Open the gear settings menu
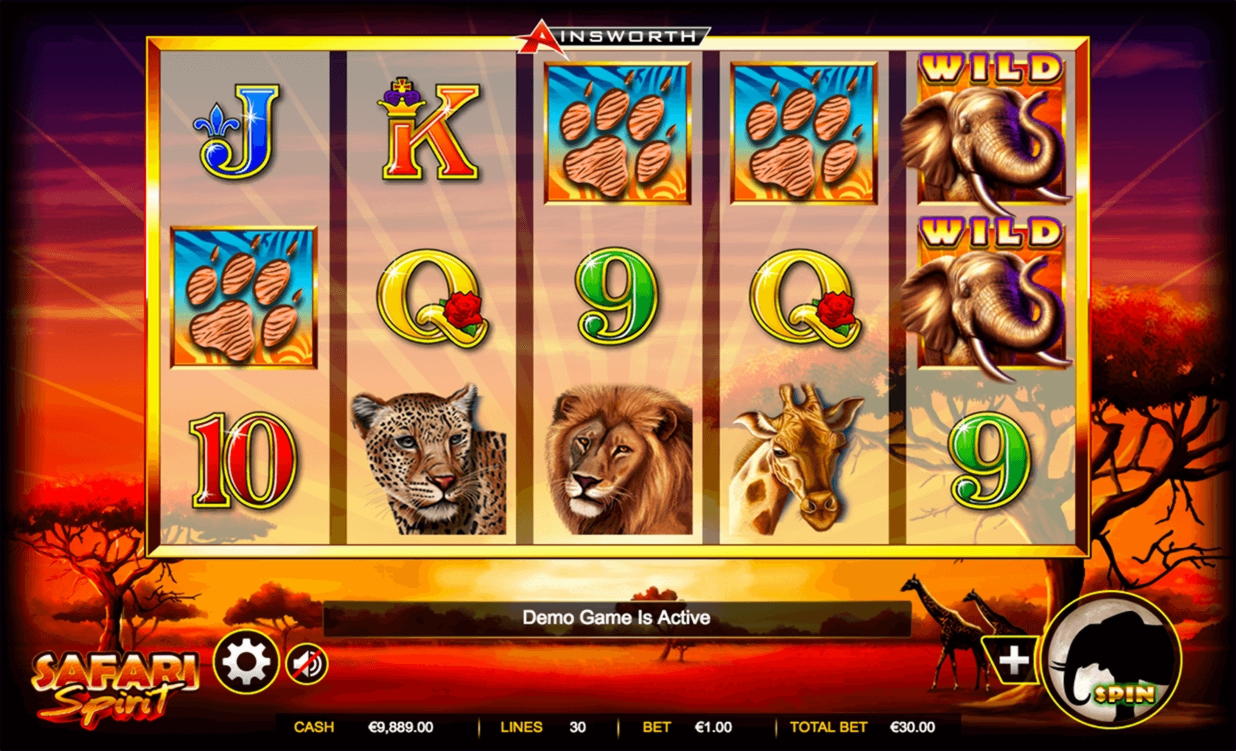The image size is (1236, 751). coord(245,661)
